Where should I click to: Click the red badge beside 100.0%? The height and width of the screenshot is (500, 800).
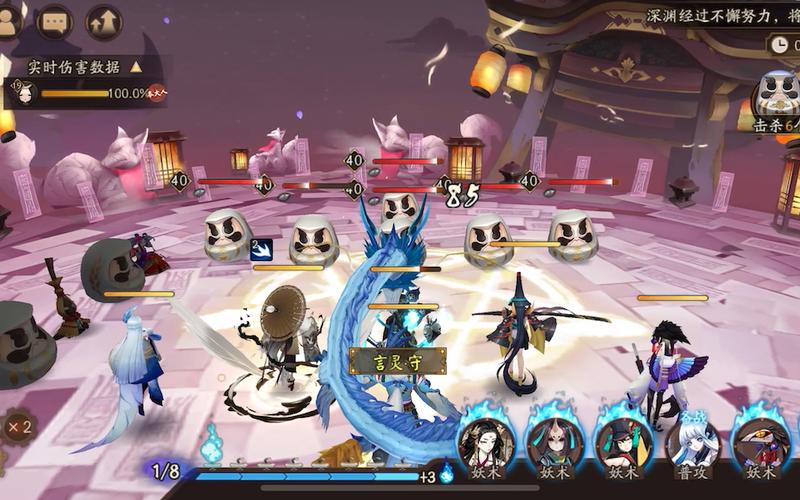point(156,94)
